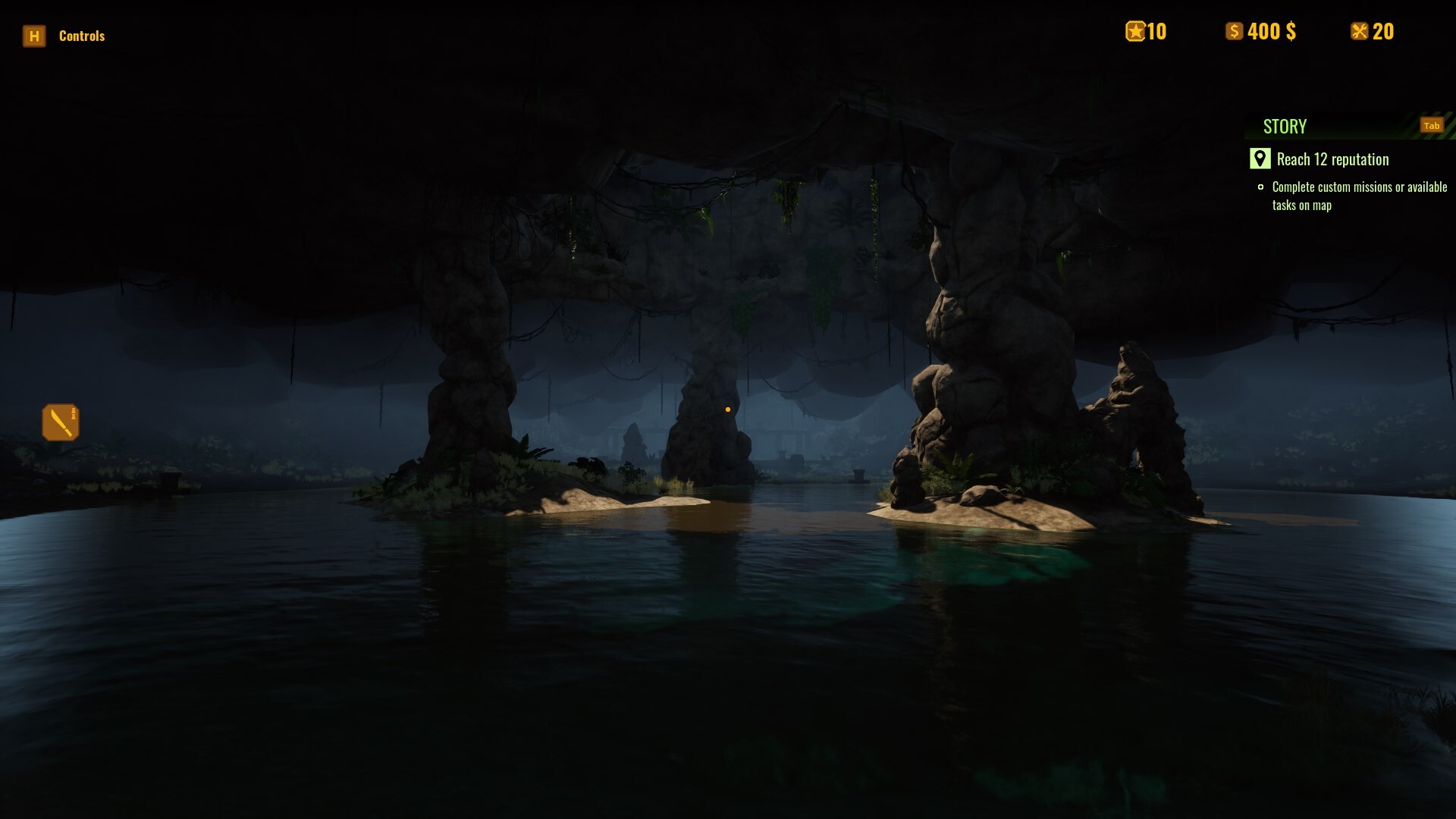Viewport: 1456px width, 819px height.
Task: Click the dollar coin currency icon
Action: click(1235, 31)
